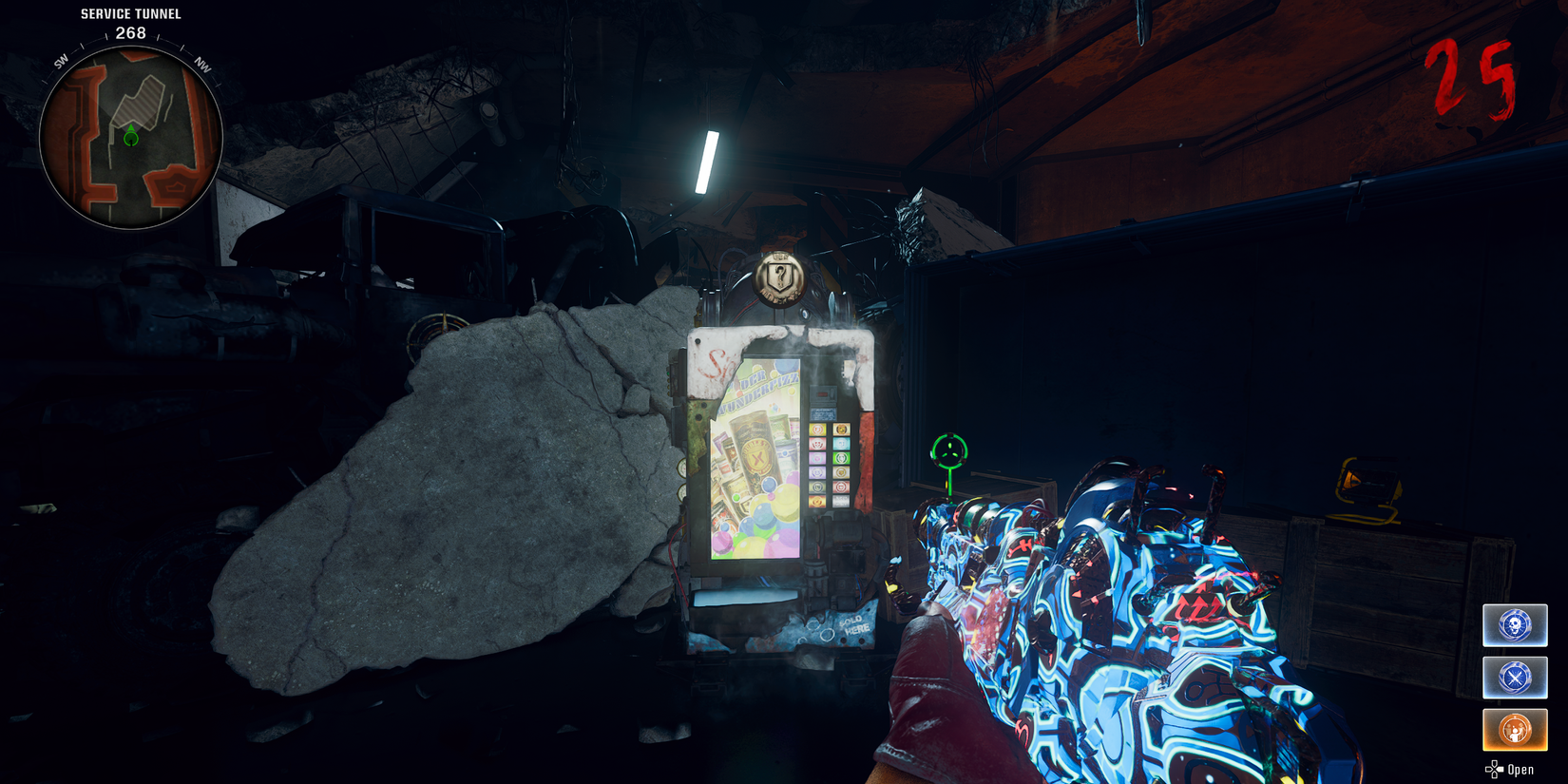Select the gold Deadshot Daiquiri perk icon
The height and width of the screenshot is (784, 1568).
click(841, 471)
